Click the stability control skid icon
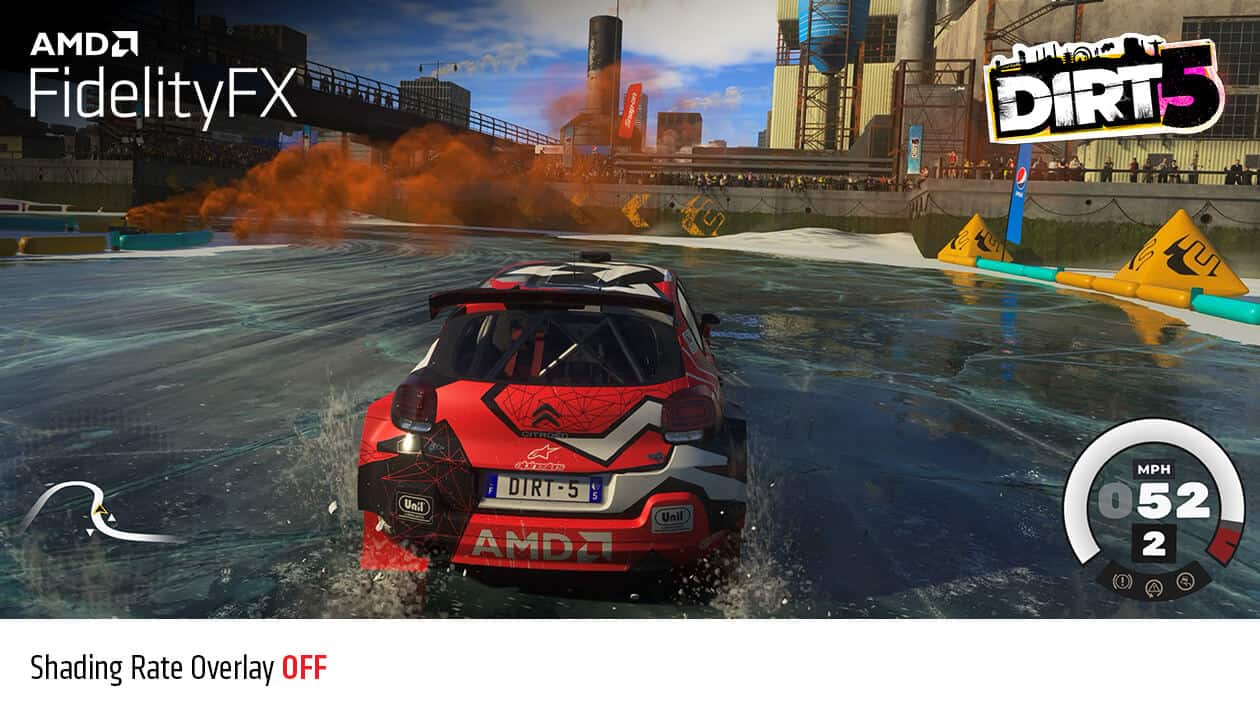 tap(1184, 581)
